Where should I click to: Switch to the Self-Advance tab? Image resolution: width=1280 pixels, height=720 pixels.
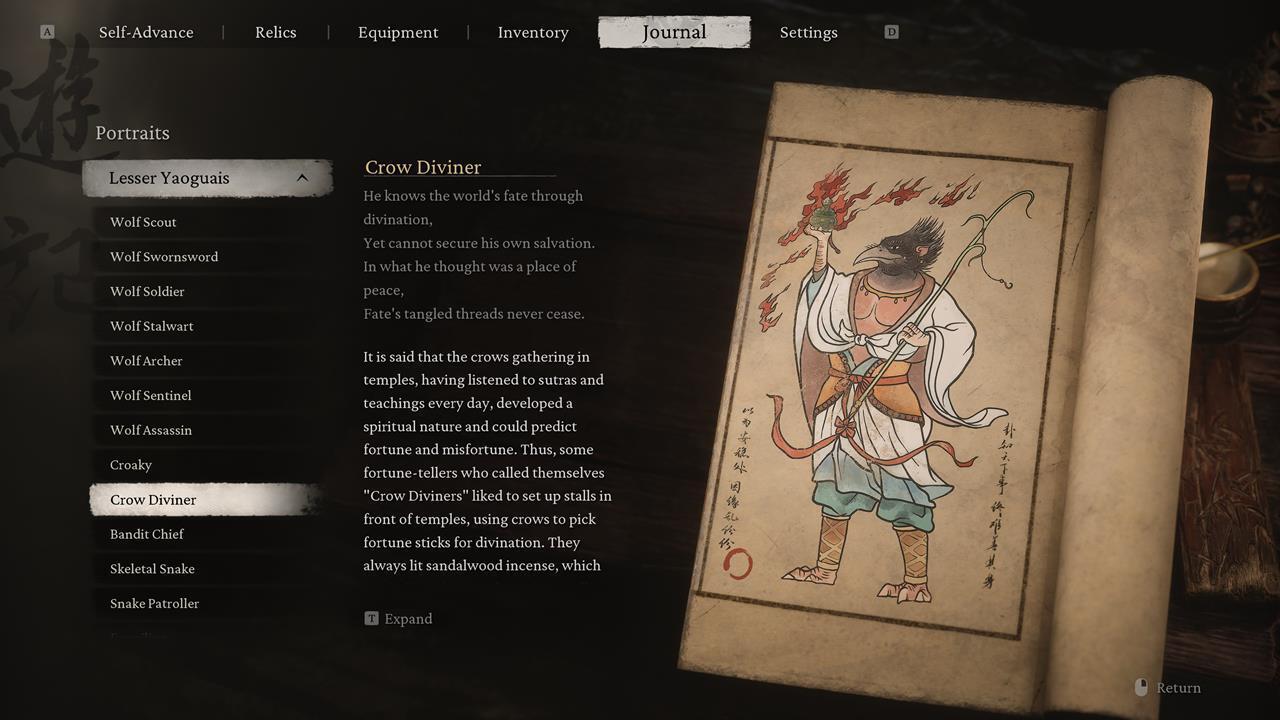click(146, 32)
